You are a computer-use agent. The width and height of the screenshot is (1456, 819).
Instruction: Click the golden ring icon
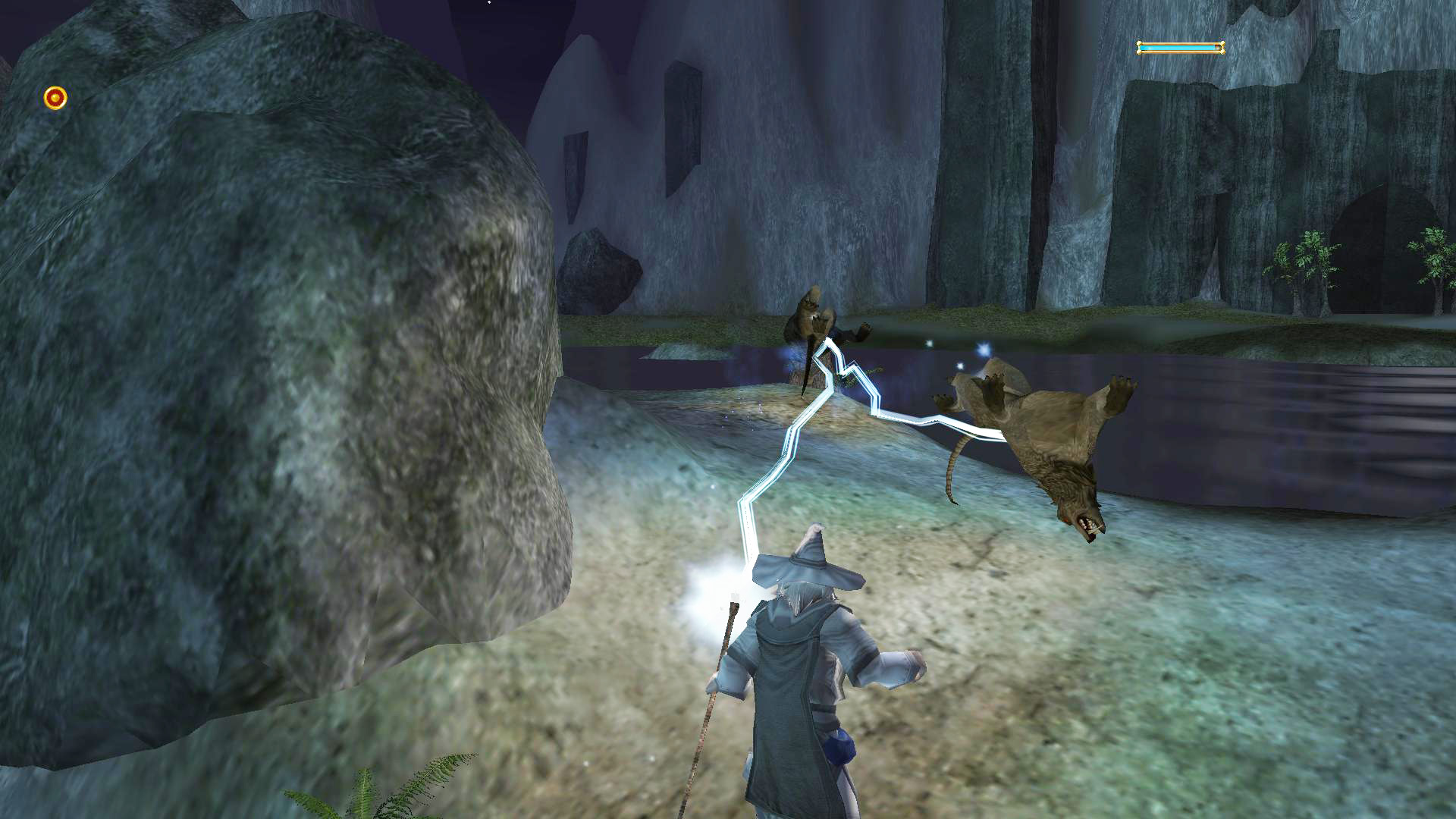[55, 98]
